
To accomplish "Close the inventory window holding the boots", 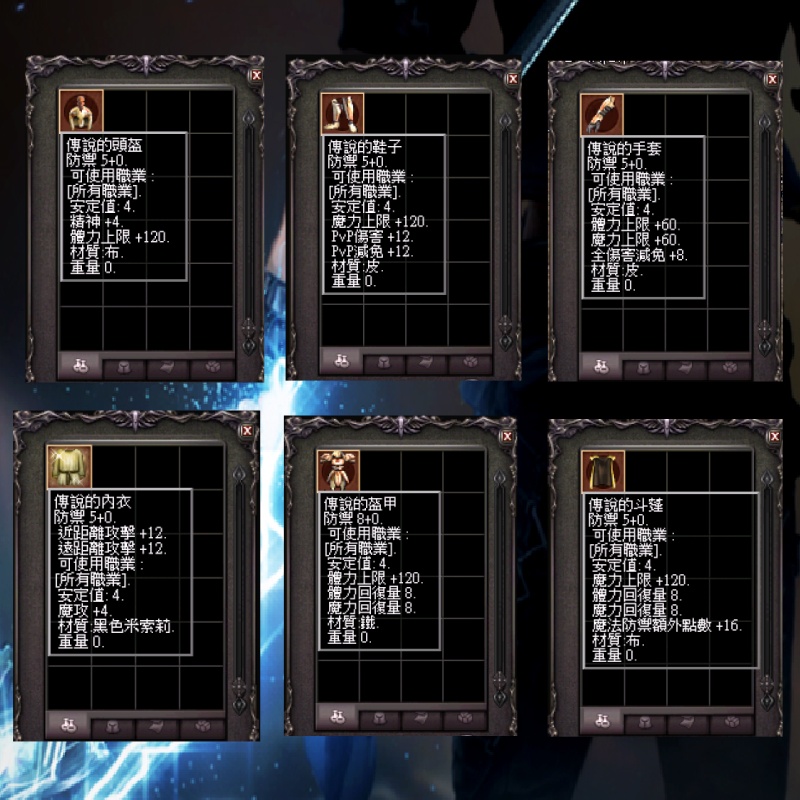I will pyautogui.click(x=512, y=78).
